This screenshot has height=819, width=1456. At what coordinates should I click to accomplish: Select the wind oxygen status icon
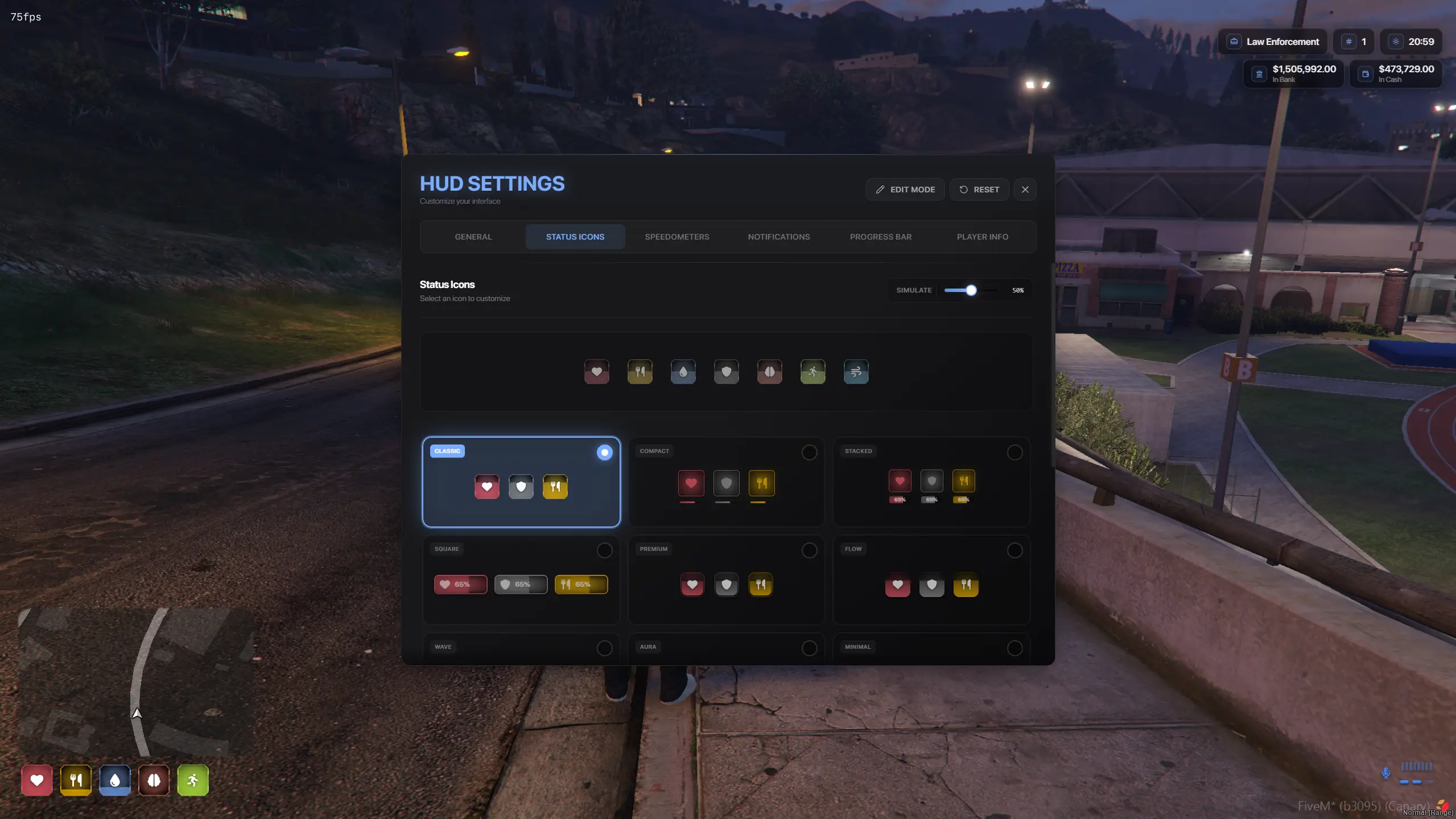click(856, 371)
